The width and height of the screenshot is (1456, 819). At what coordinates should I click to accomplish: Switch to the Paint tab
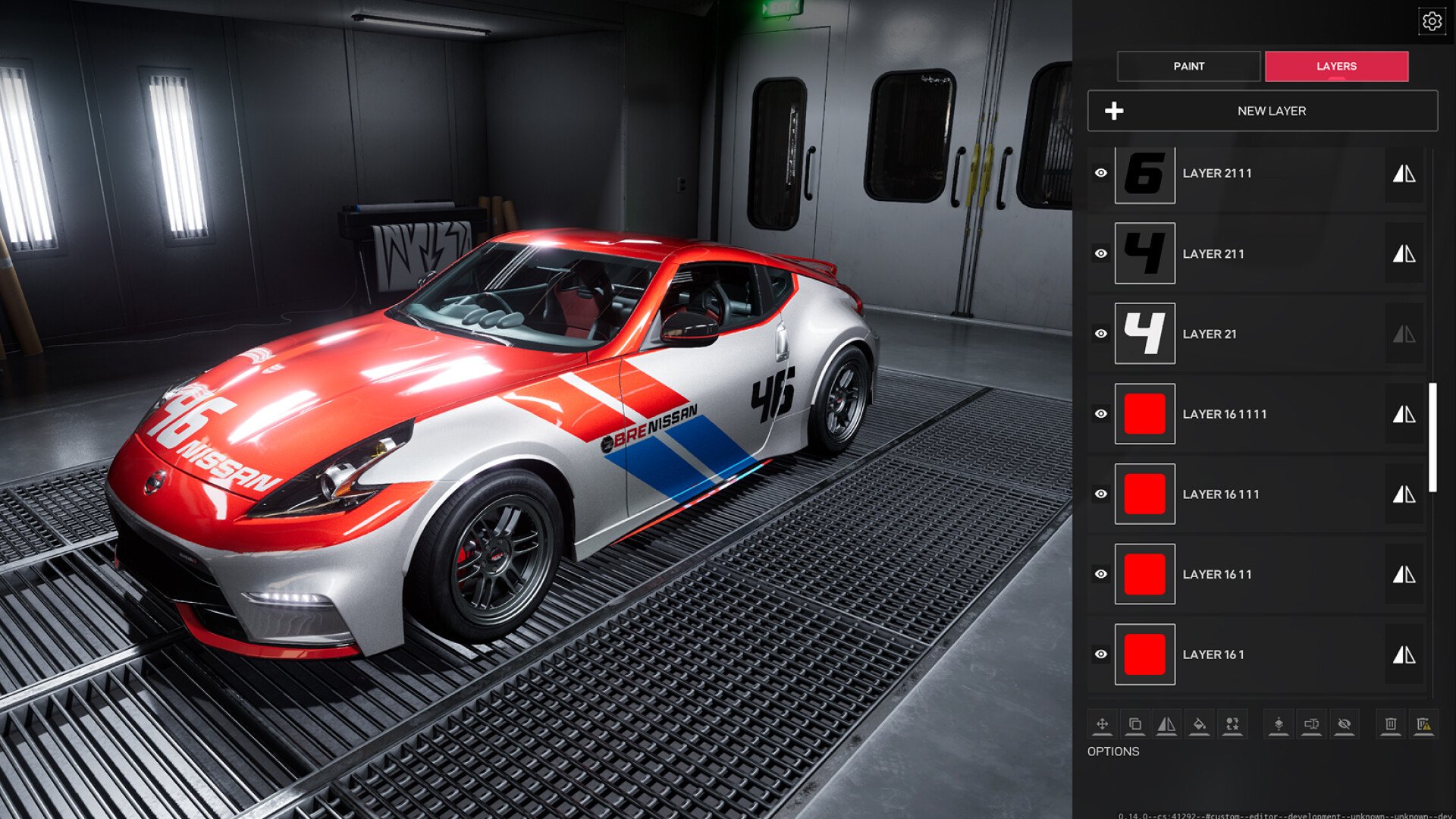[1188, 66]
